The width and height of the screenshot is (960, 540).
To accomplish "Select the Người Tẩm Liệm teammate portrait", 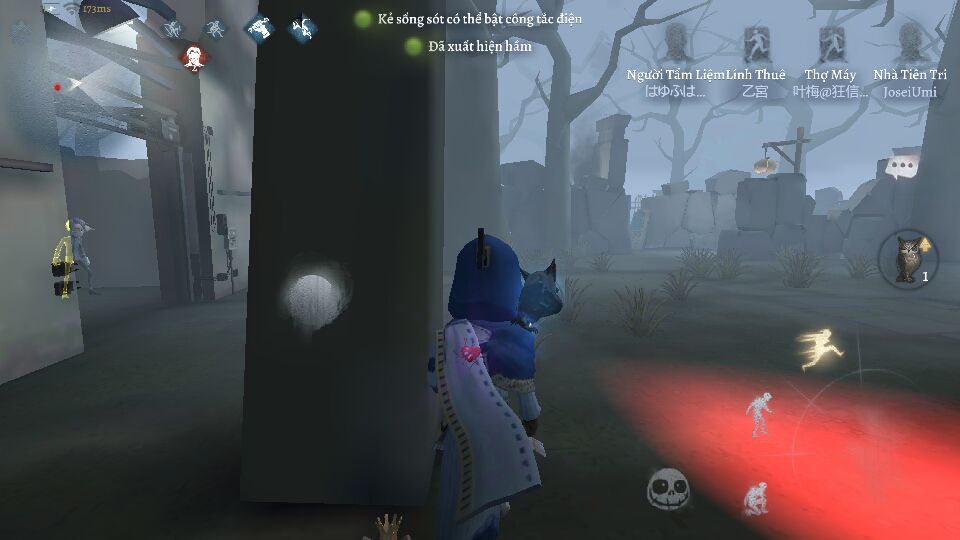I will (677, 45).
